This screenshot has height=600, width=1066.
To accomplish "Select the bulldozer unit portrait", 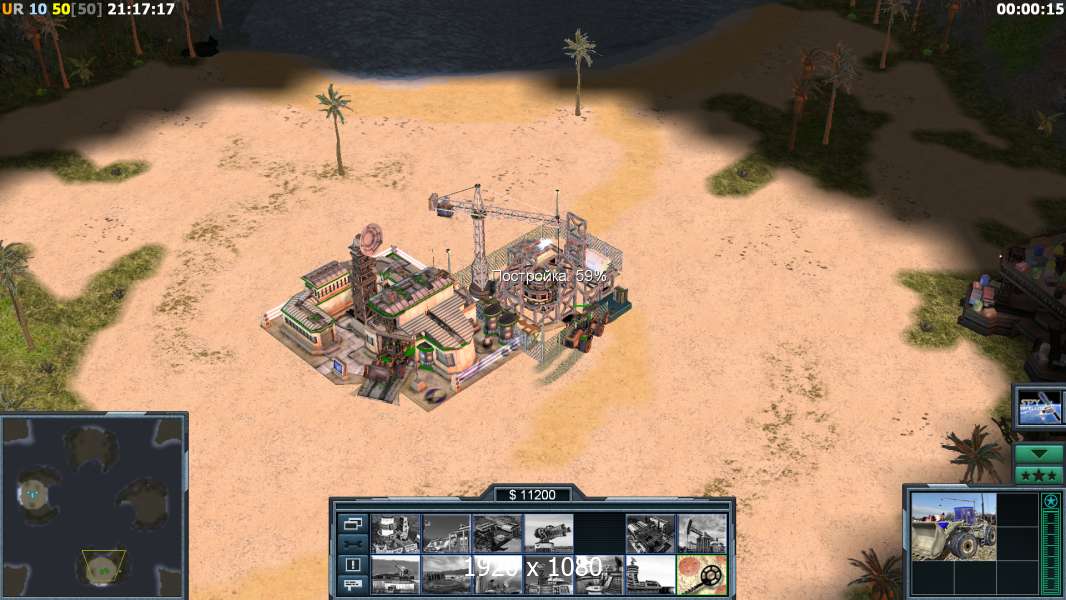I will [x=953, y=527].
